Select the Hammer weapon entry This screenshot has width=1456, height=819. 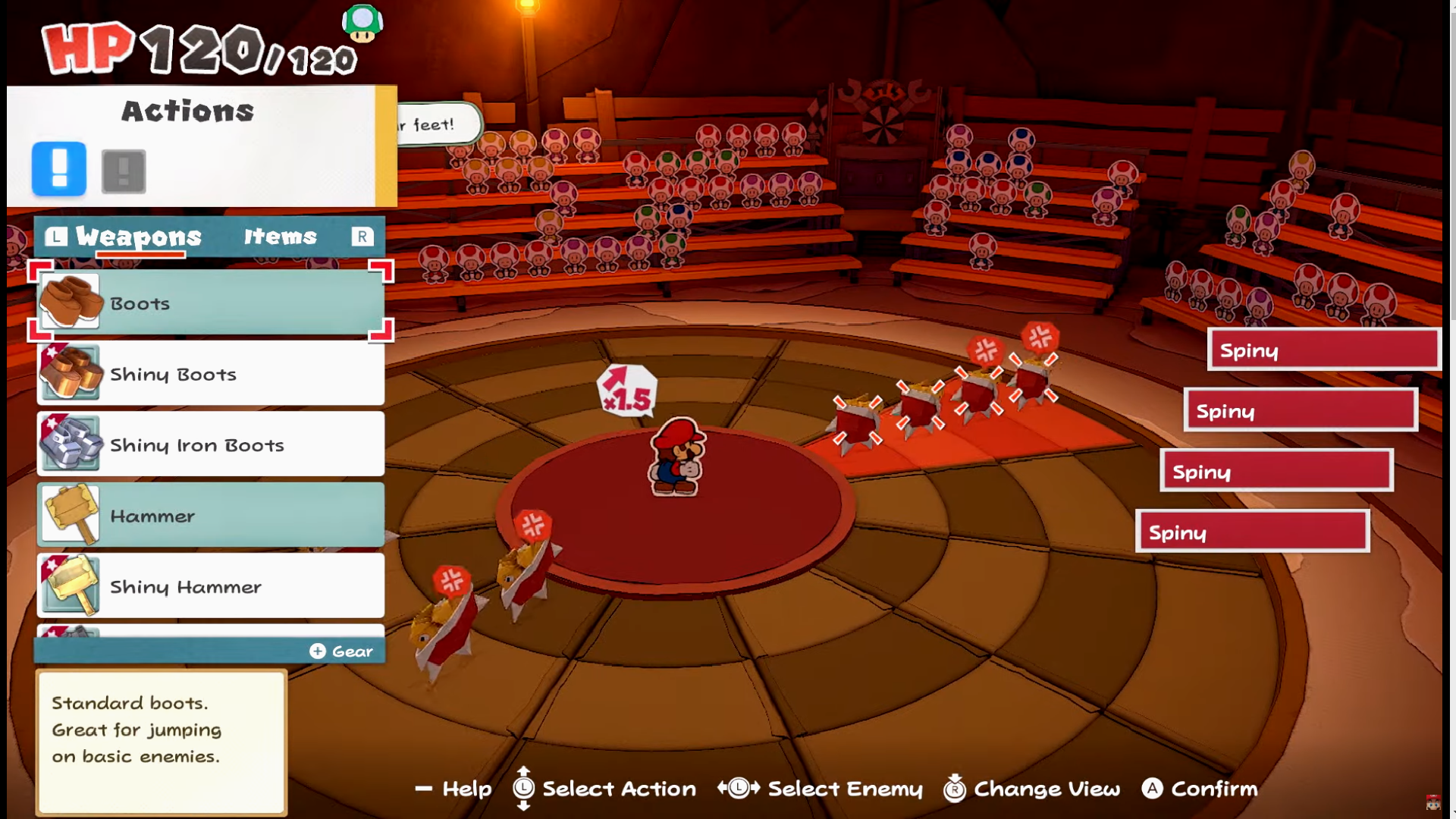211,516
